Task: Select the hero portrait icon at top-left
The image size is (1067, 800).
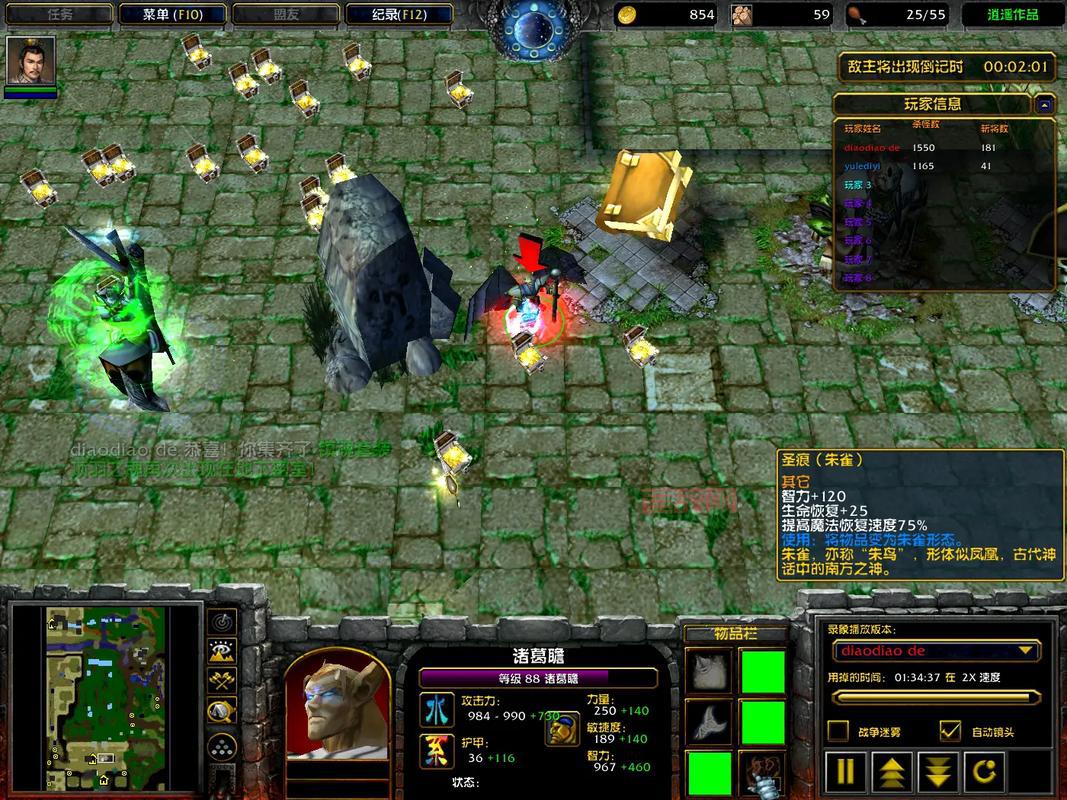Action: 31,62
